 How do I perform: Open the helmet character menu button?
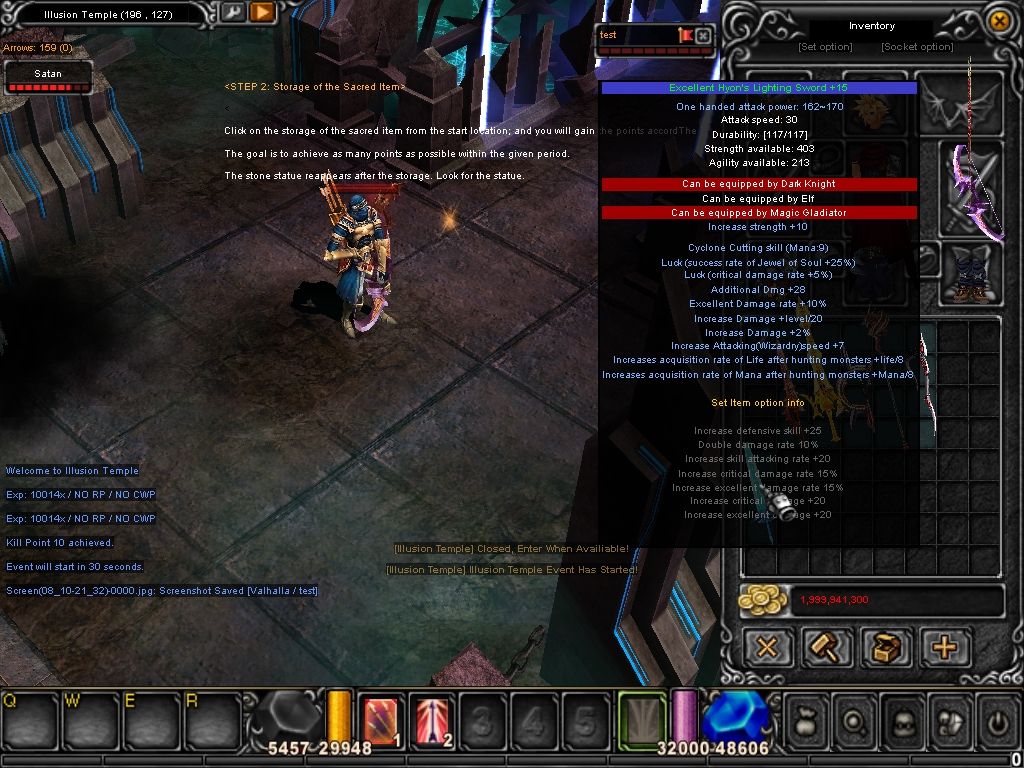(903, 720)
